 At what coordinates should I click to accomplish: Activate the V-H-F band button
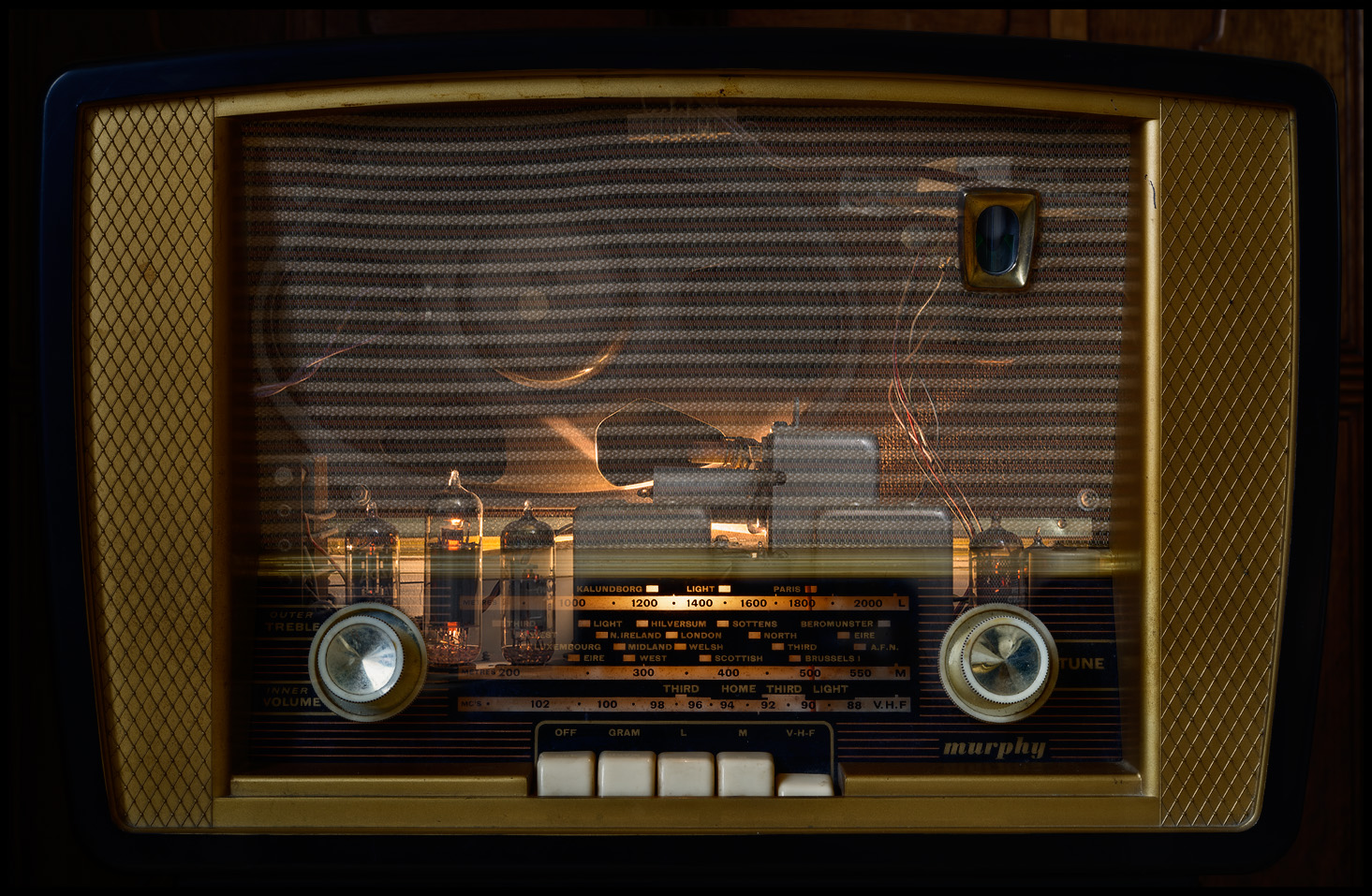(804, 785)
